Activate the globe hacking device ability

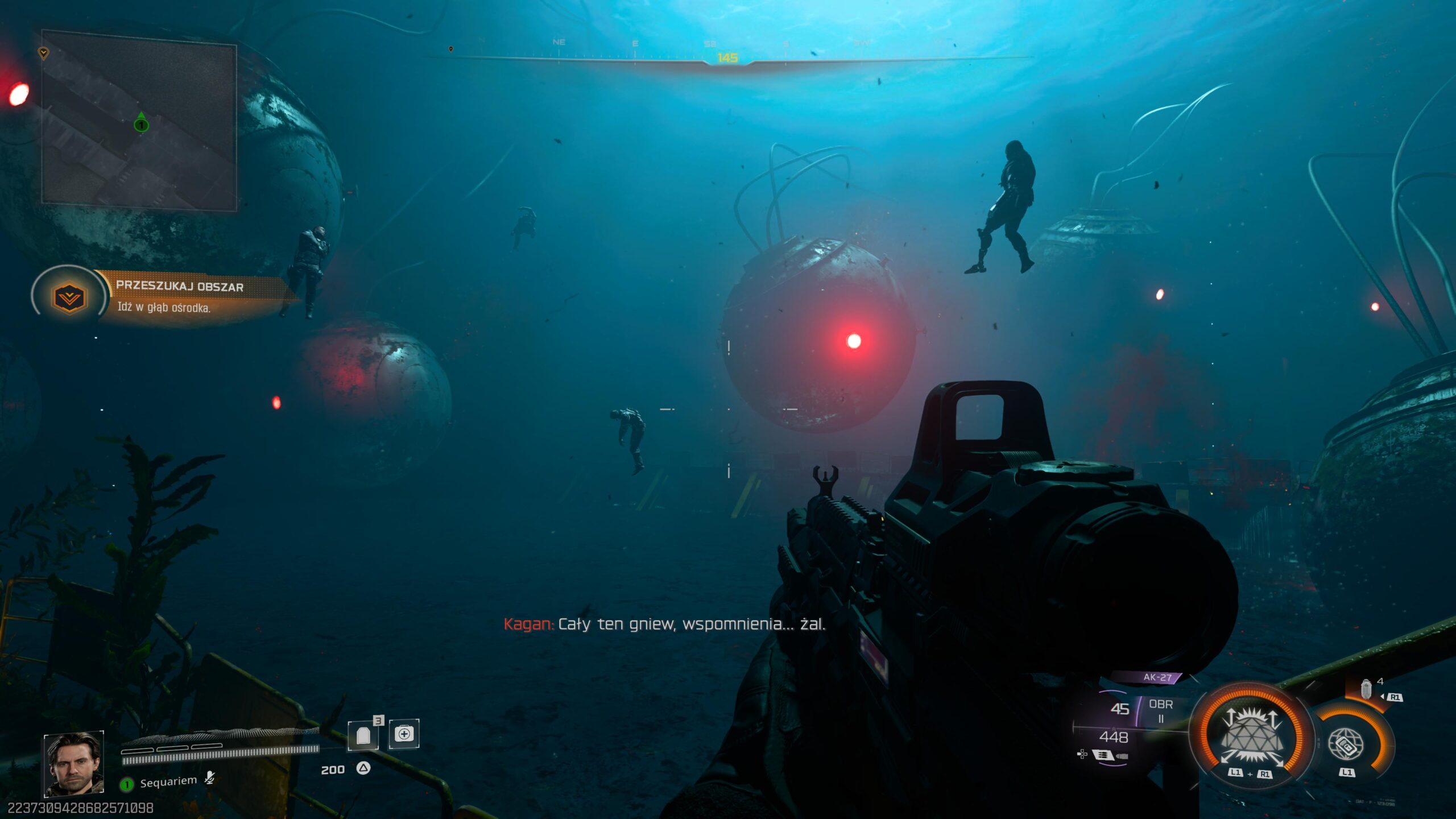coord(1345,744)
